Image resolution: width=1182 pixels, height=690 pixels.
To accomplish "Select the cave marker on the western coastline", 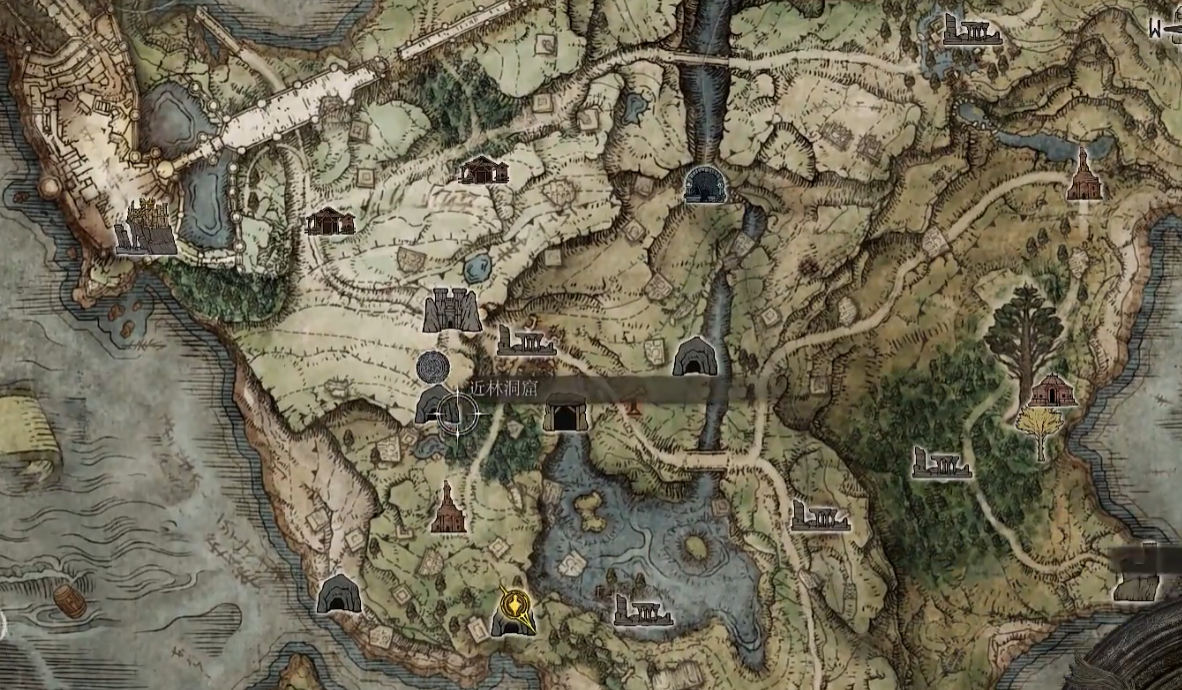I will pyautogui.click(x=338, y=594).
